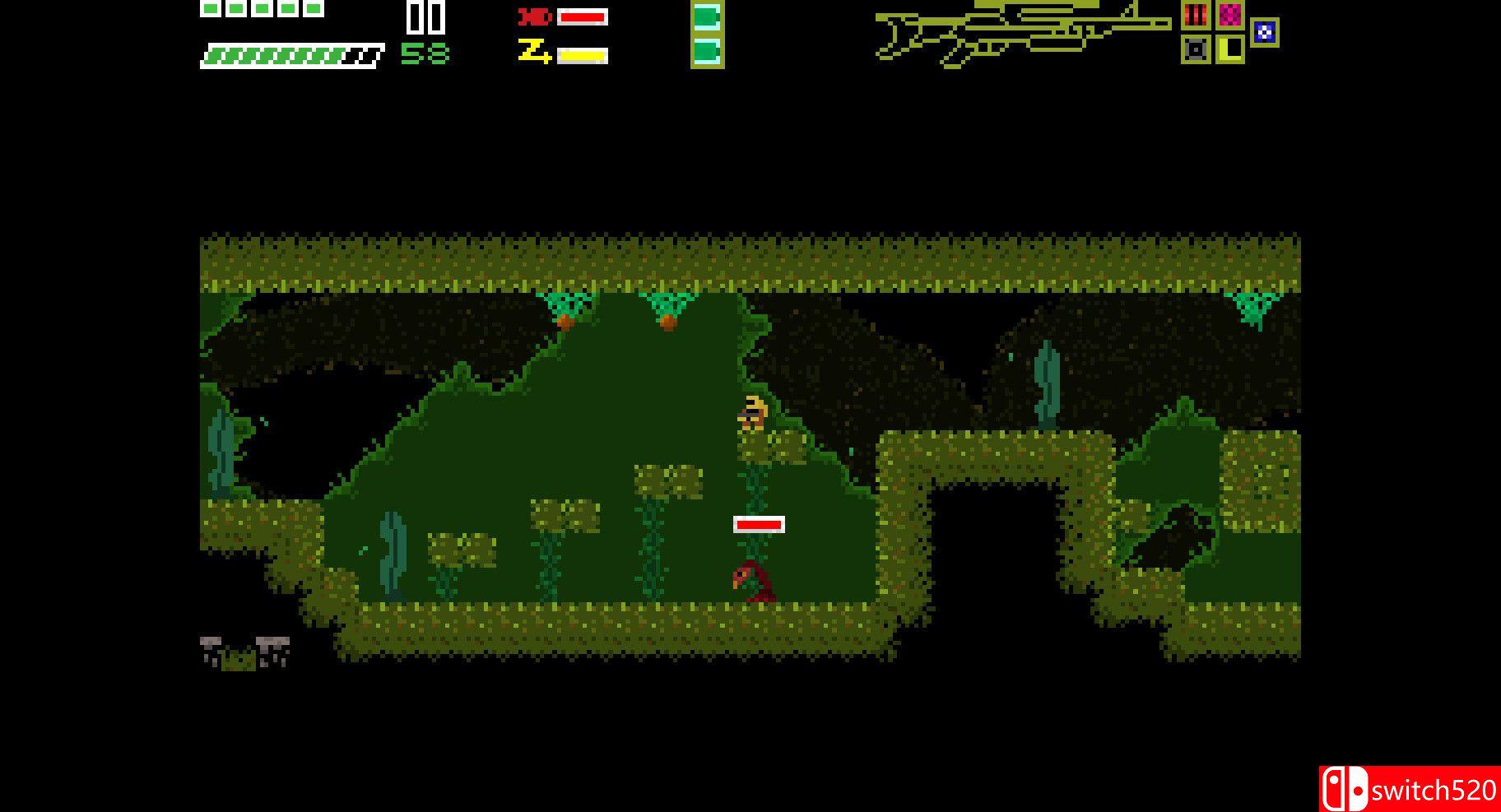Click the red enemy indicator icon

(533, 16)
